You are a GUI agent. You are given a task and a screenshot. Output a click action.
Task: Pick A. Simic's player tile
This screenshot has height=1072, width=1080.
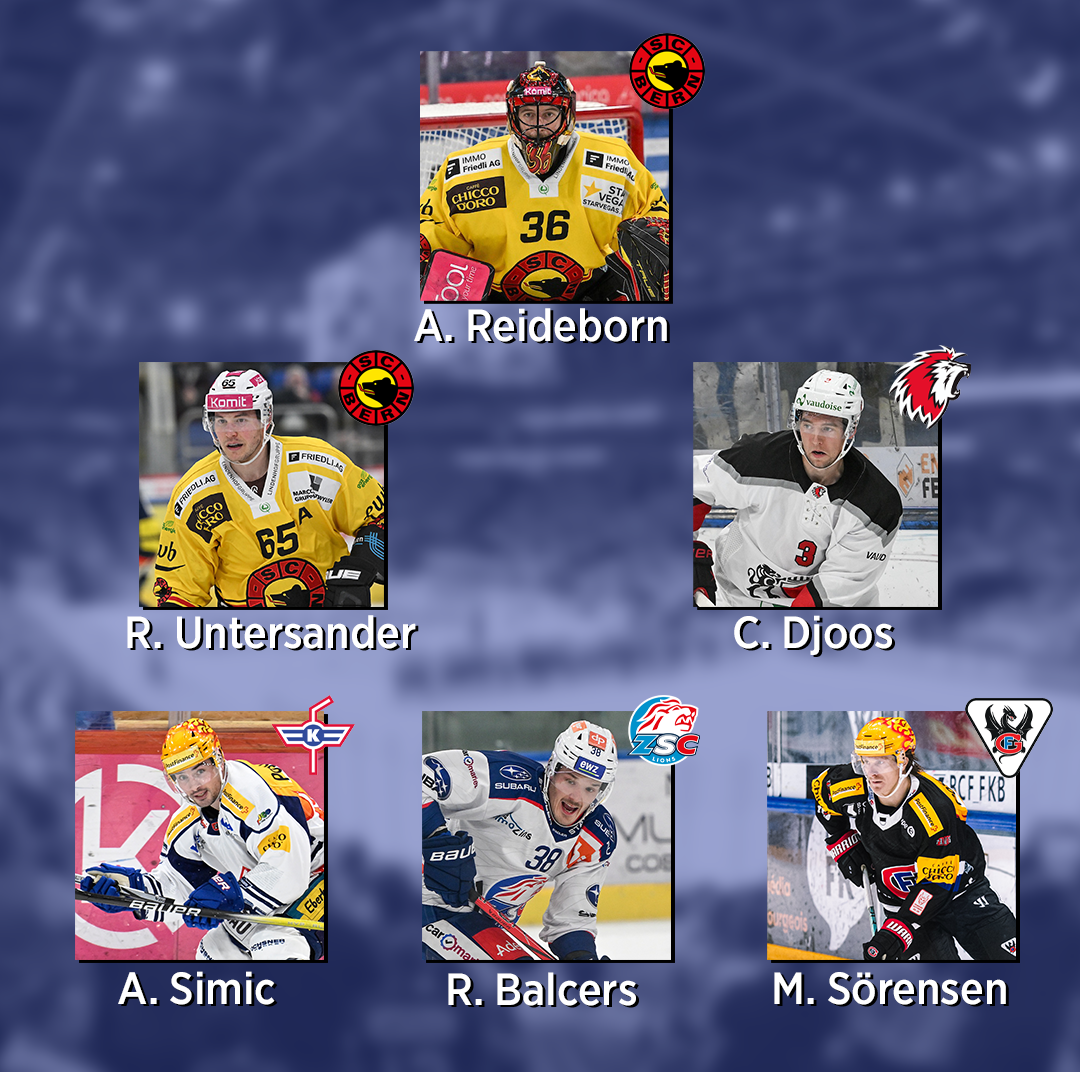click(x=200, y=836)
